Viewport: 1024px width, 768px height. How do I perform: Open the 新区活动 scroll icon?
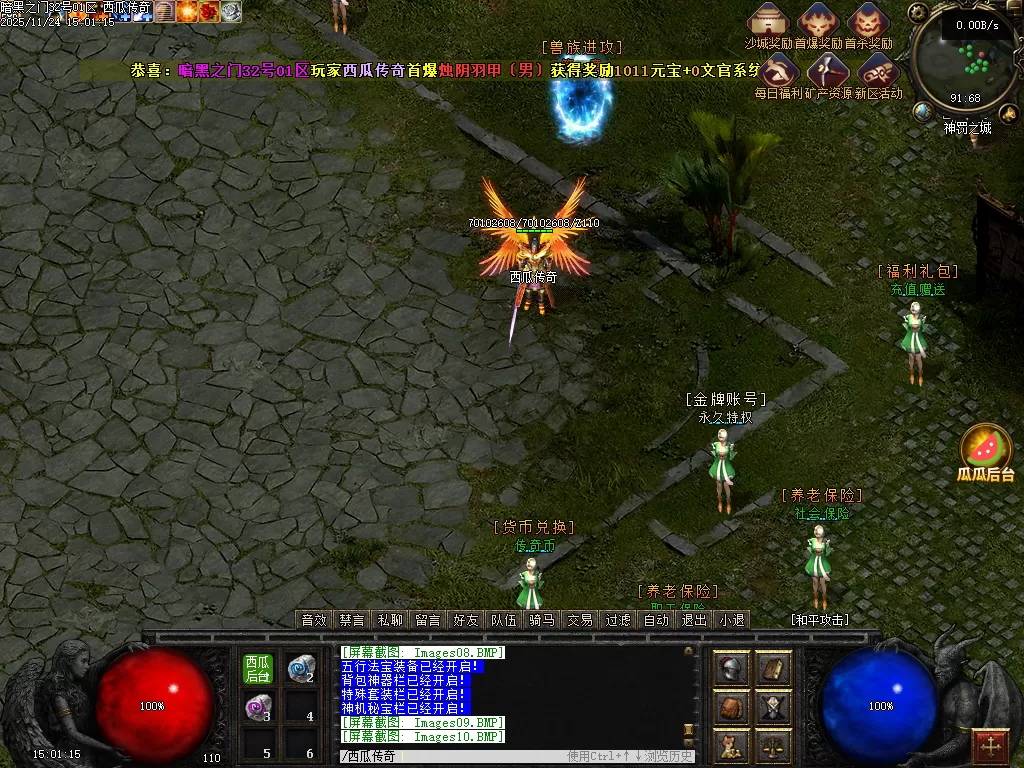click(878, 70)
